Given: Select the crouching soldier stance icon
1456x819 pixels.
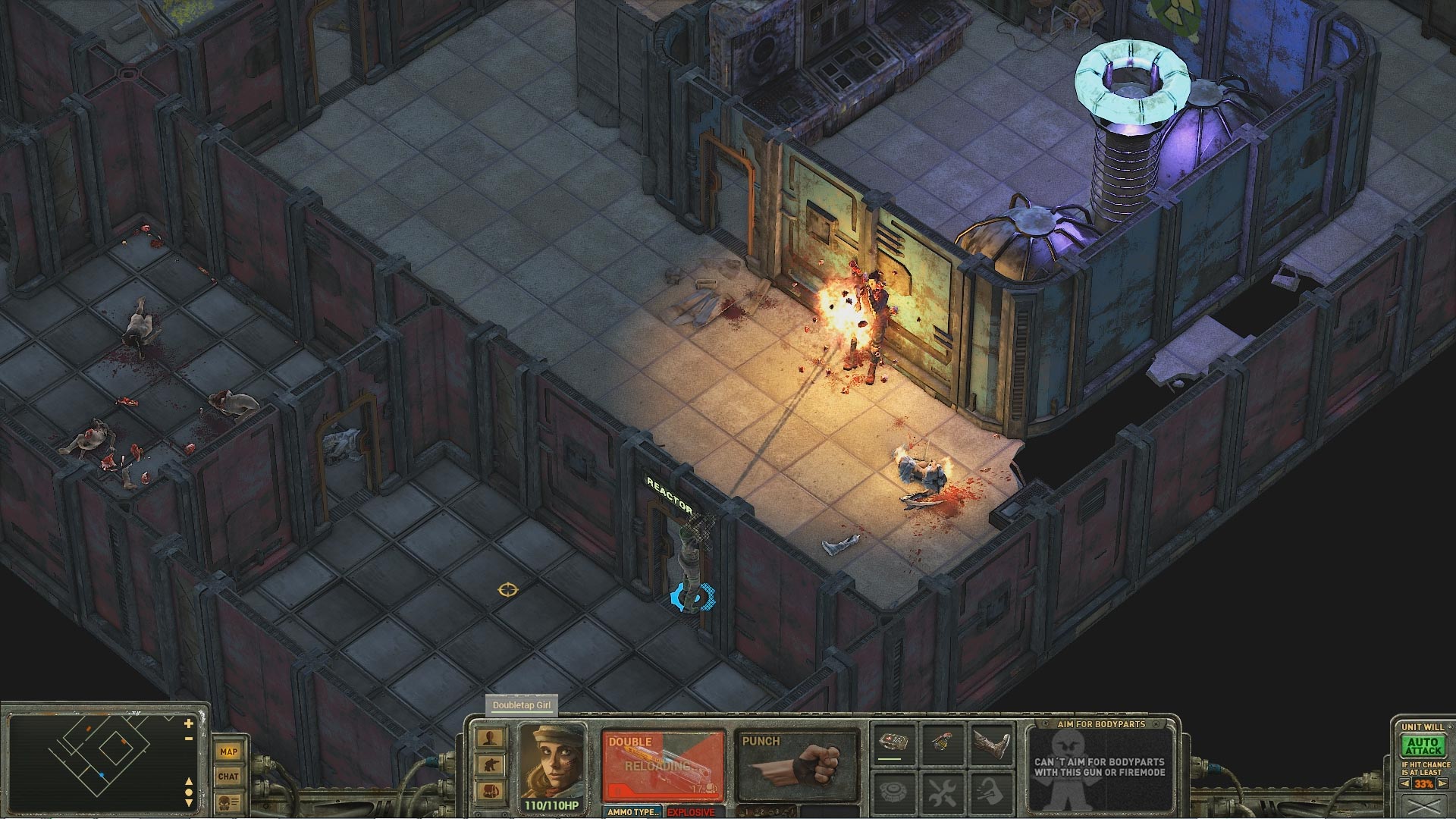Looking at the screenshot, I should click(x=490, y=765).
